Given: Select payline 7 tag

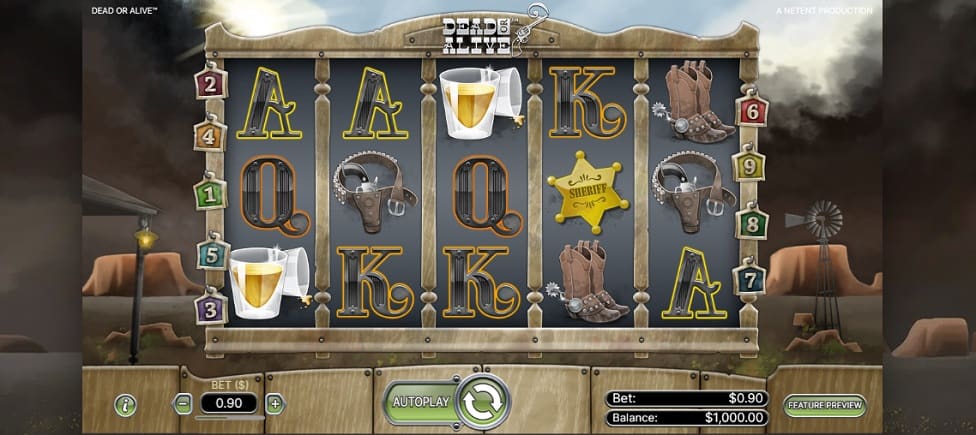Looking at the screenshot, I should (749, 278).
